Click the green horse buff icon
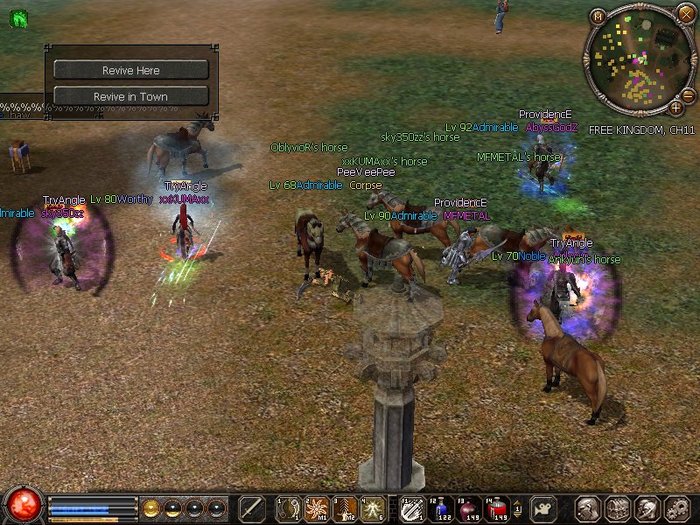The image size is (700, 525). tap(18, 17)
